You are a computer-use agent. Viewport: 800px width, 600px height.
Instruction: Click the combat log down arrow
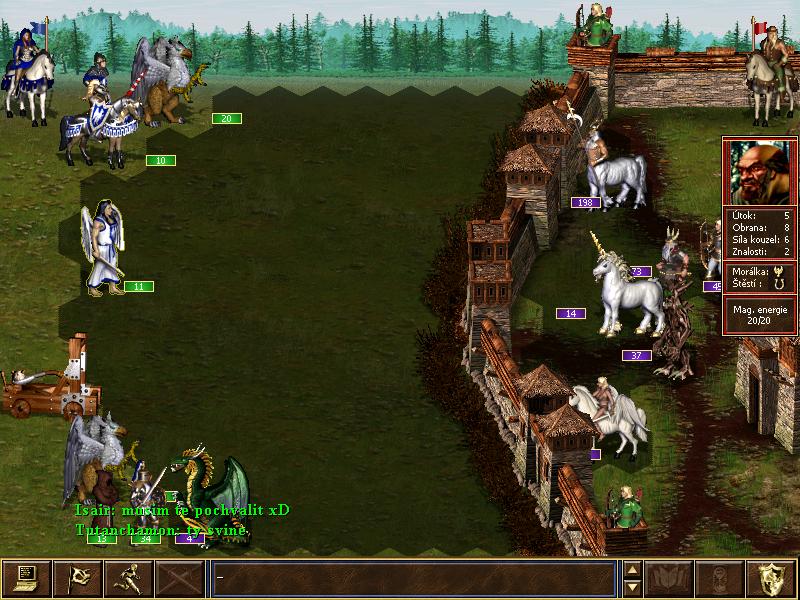tap(632, 587)
